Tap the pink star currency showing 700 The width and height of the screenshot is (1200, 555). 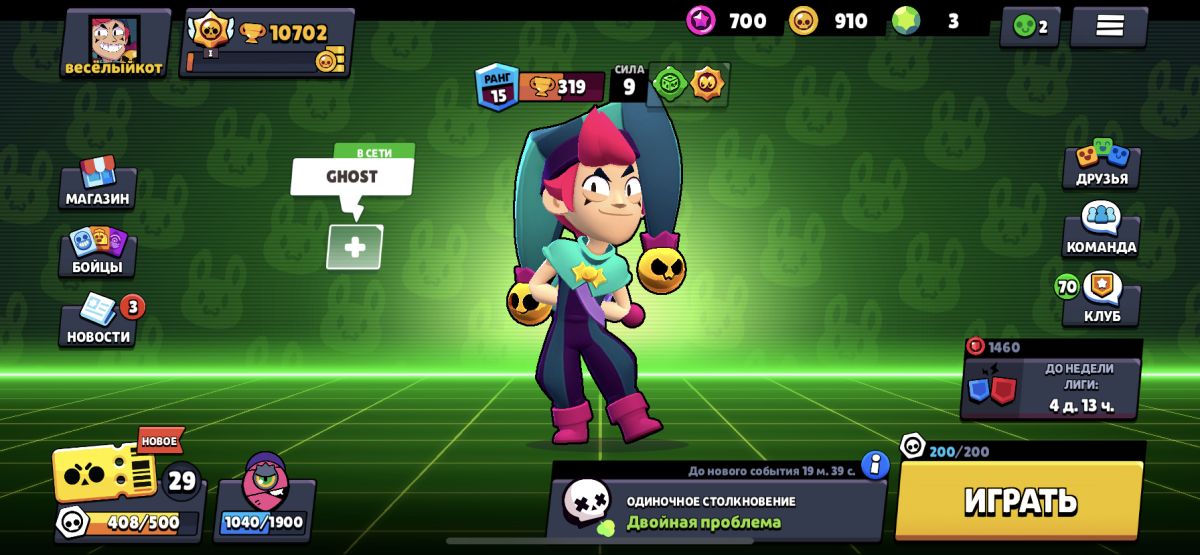[x=727, y=21]
